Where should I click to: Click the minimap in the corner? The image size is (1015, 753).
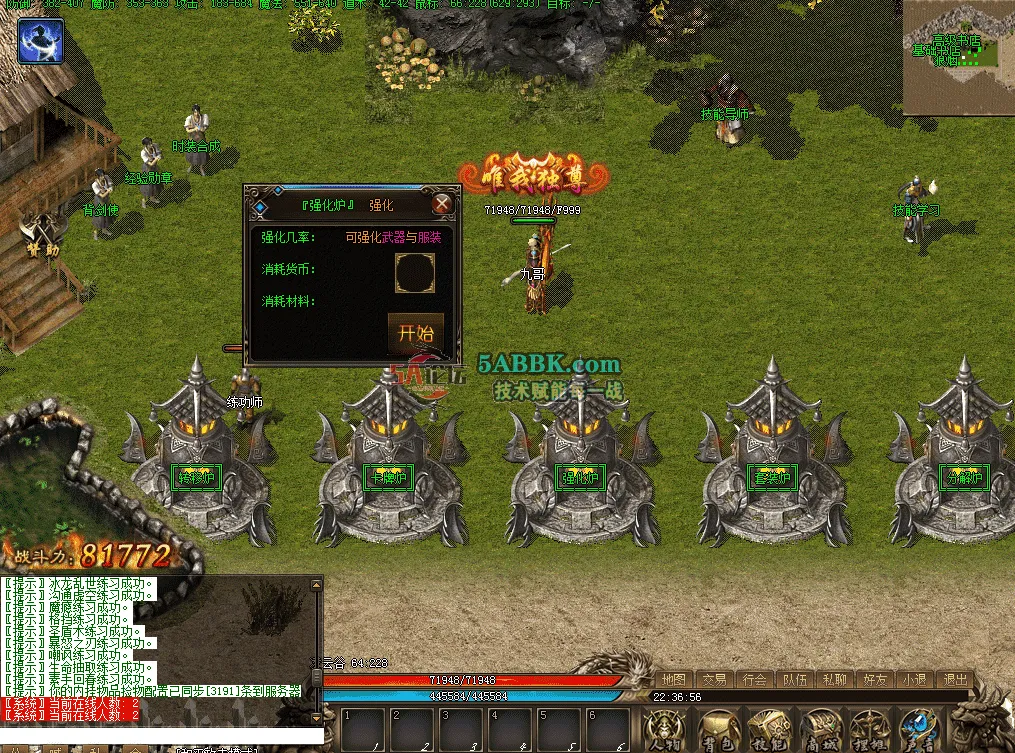click(x=958, y=58)
